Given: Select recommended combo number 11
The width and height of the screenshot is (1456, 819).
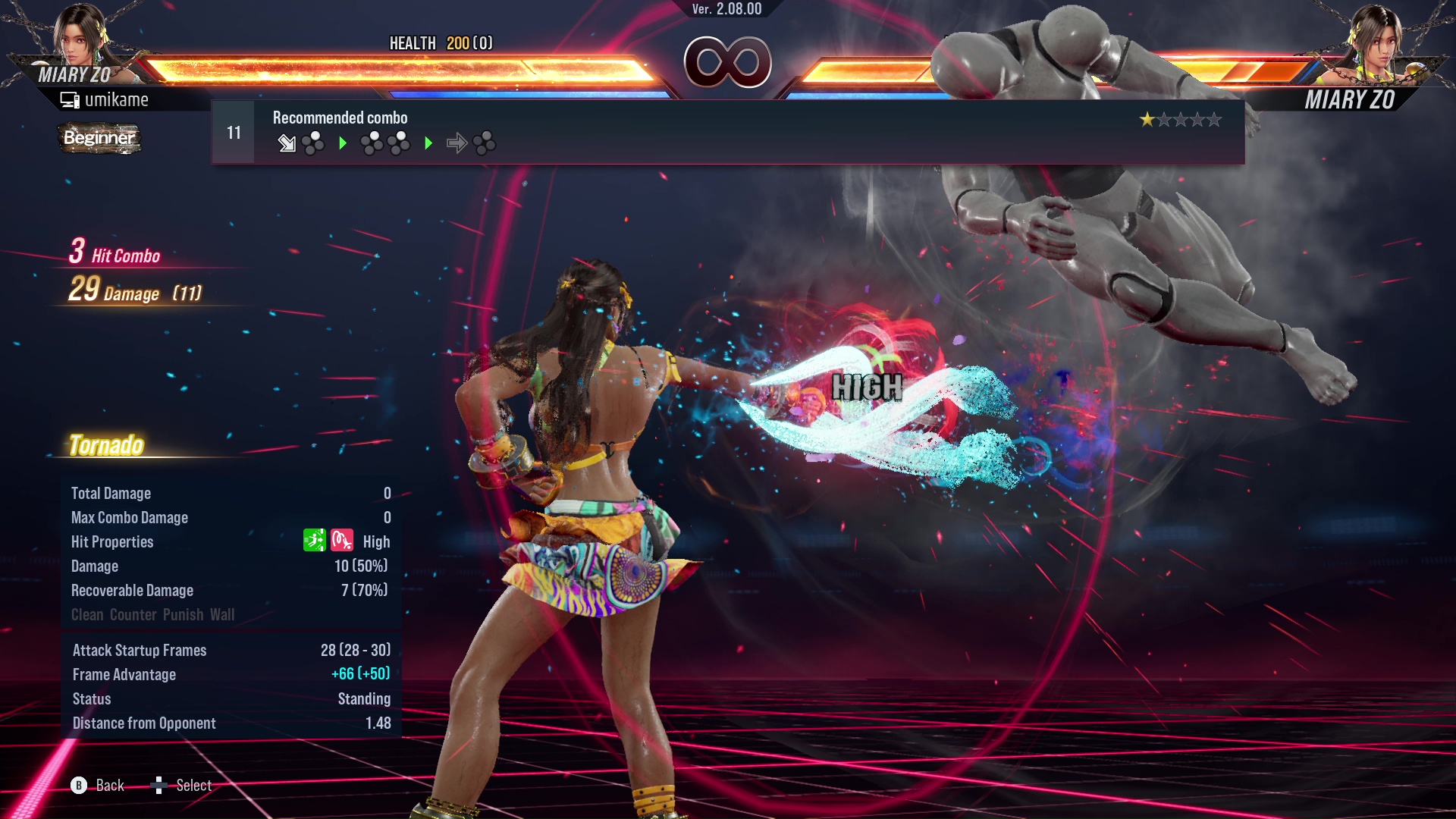Looking at the screenshot, I should pyautogui.click(x=234, y=133).
